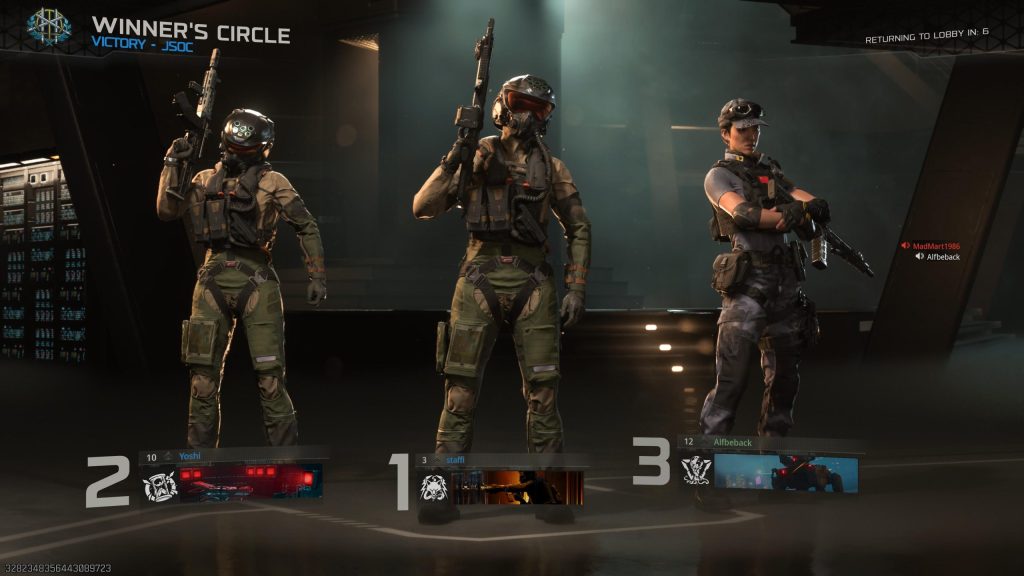
Task: Select Alfbeback in the voice chat list
Action: click(942, 257)
